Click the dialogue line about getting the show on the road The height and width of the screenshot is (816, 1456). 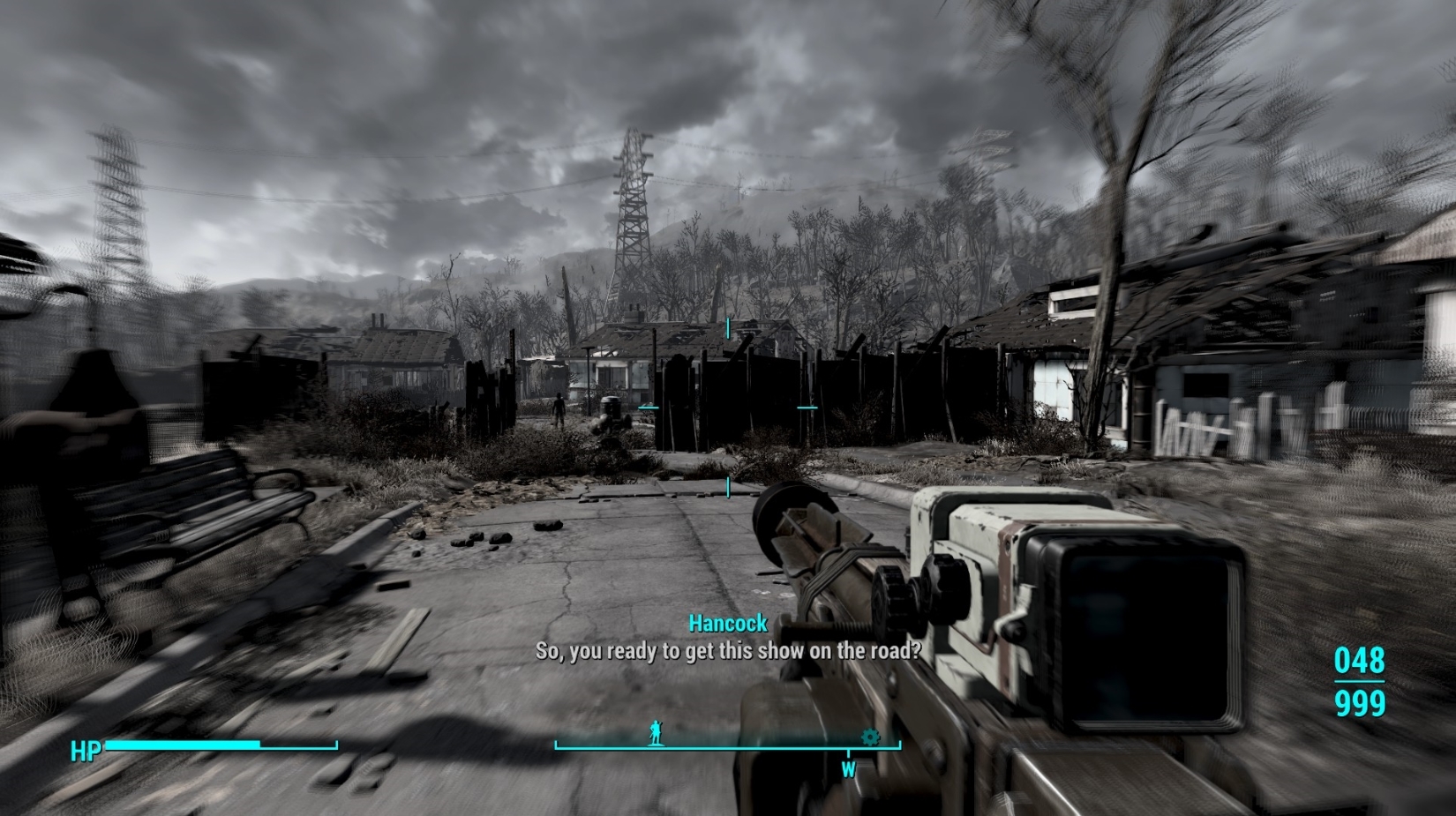(x=727, y=651)
